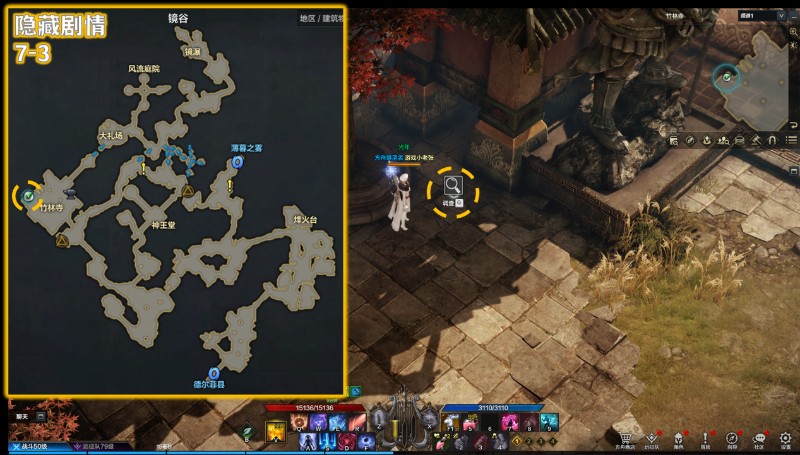Open the gear settings icon at bottom right
Image resolution: width=800 pixels, height=455 pixels.
(787, 437)
